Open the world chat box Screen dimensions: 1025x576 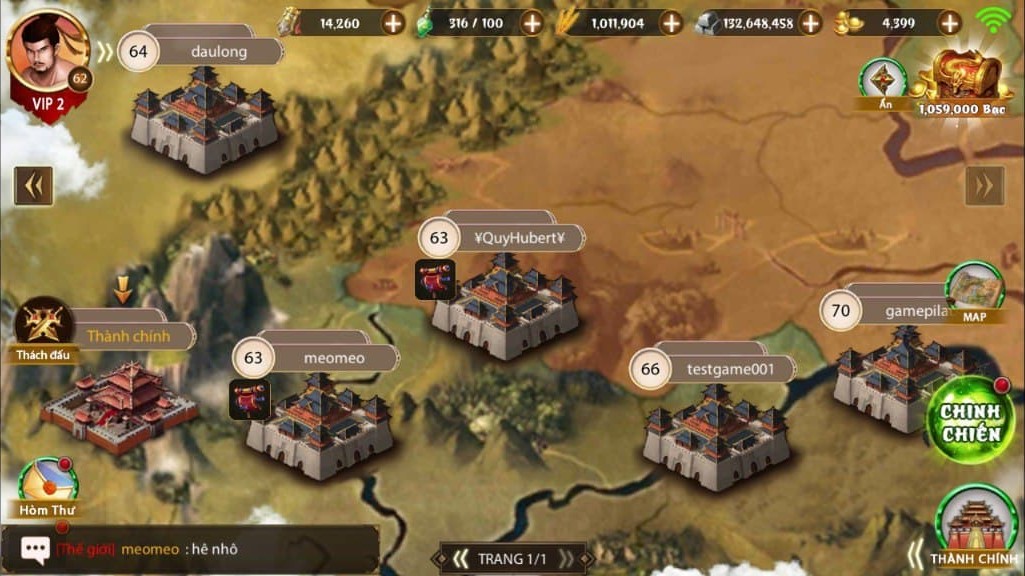[x=190, y=549]
